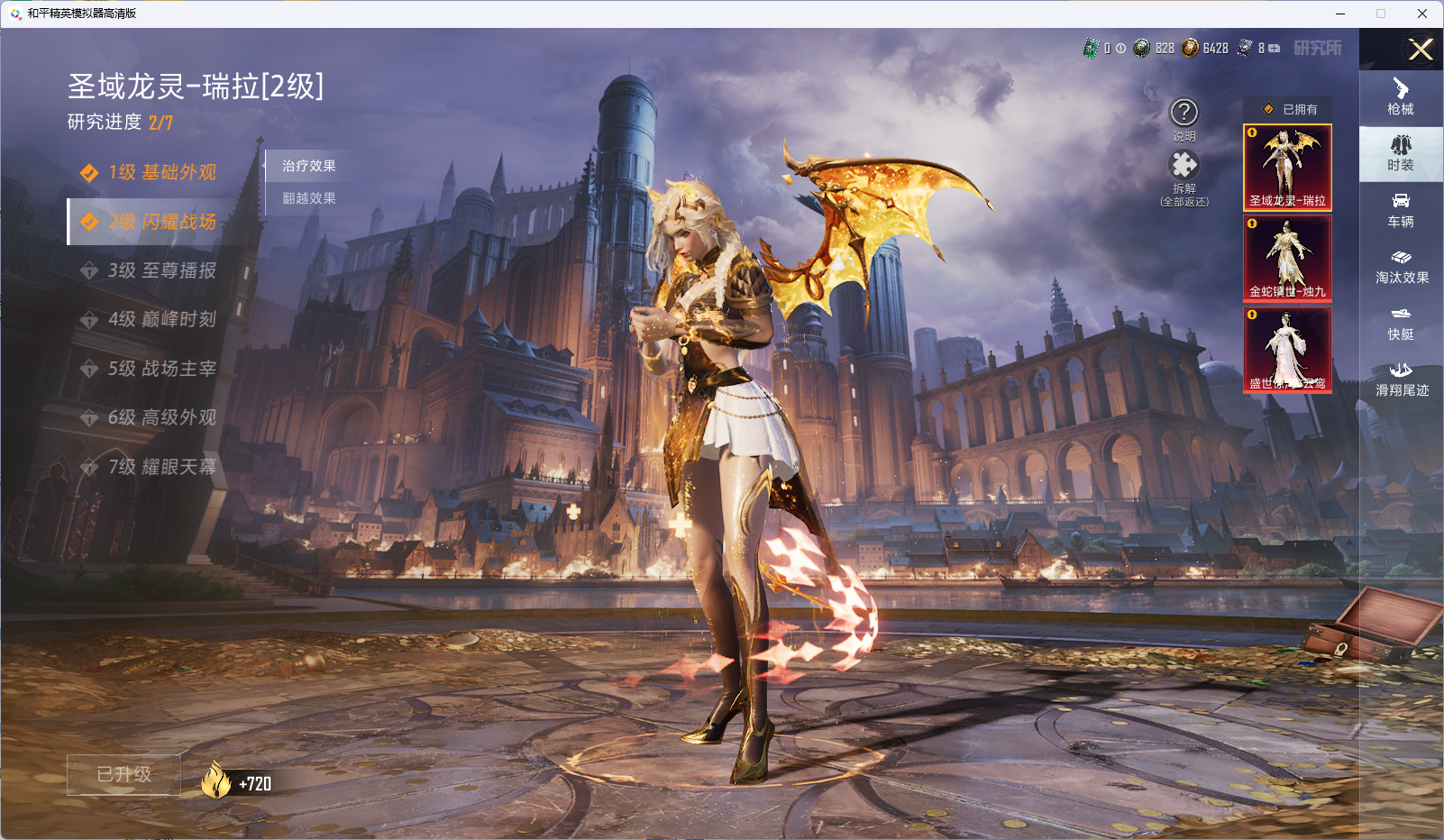
Task: Open the 滑翔尾迹 category tab
Action: [x=1401, y=379]
